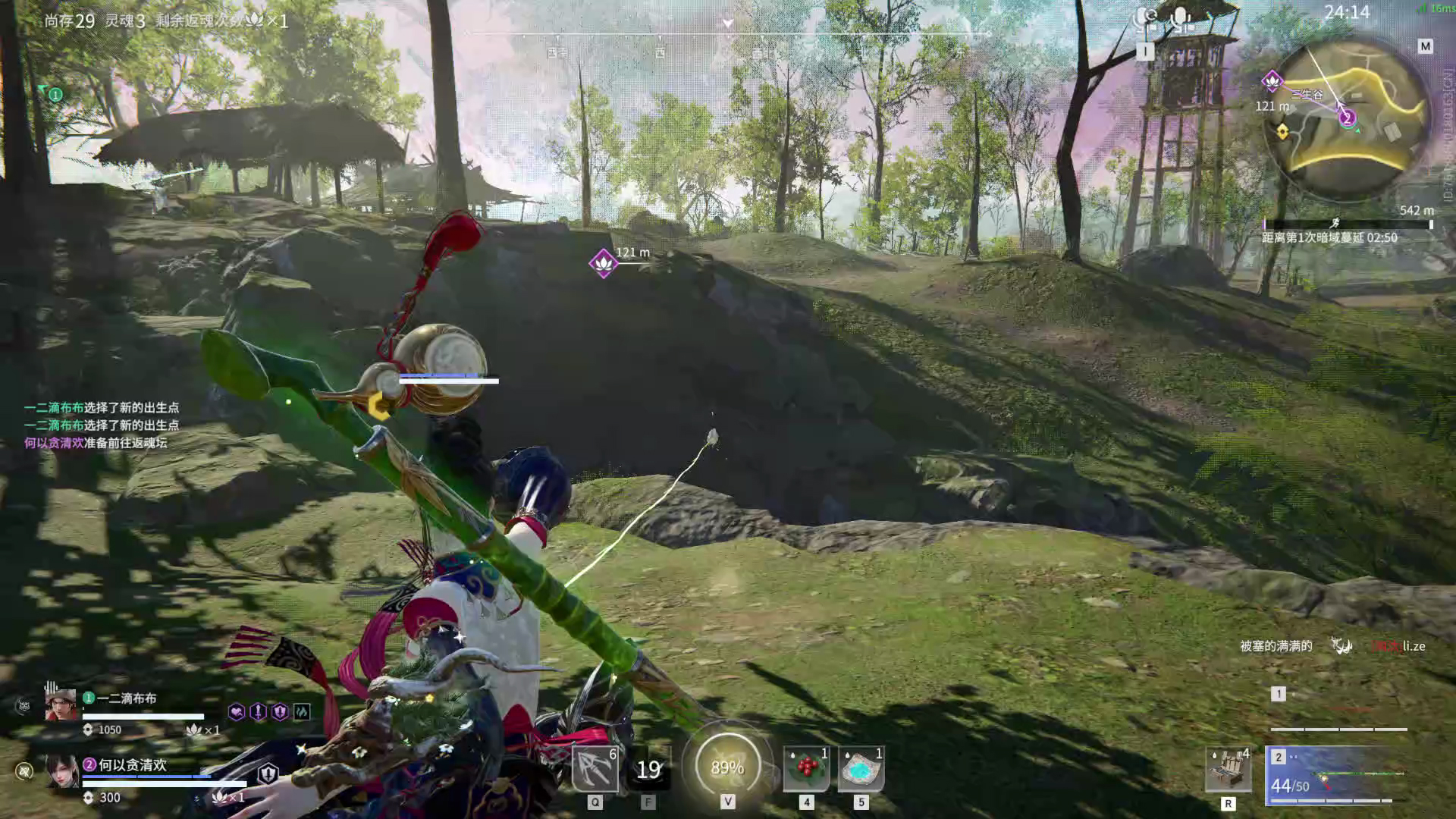1456x819 pixels.
Task: Activate the 89% ultimate gauge
Action: tap(727, 767)
